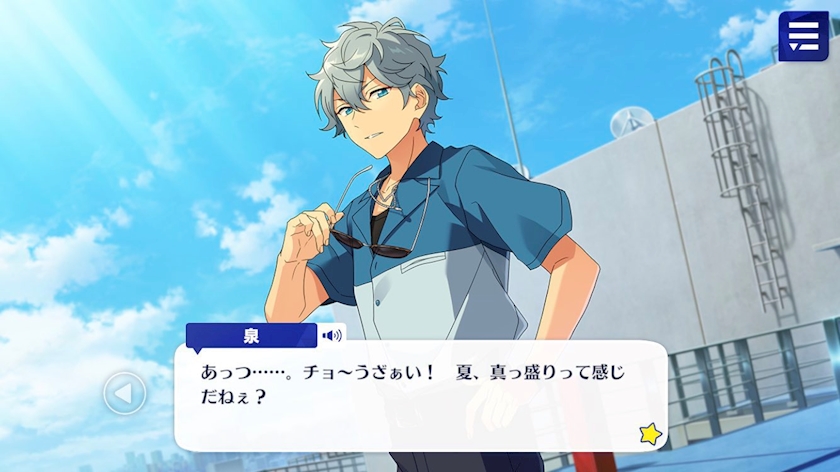The height and width of the screenshot is (472, 840).
Task: Open the story menu in the corner
Action: click(803, 36)
